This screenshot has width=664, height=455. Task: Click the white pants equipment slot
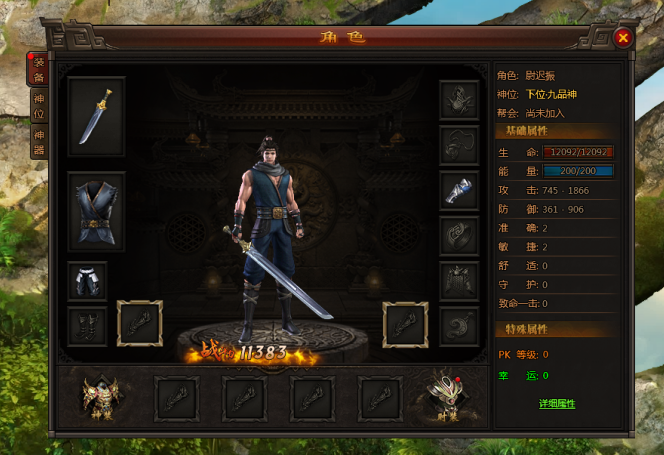click(87, 280)
